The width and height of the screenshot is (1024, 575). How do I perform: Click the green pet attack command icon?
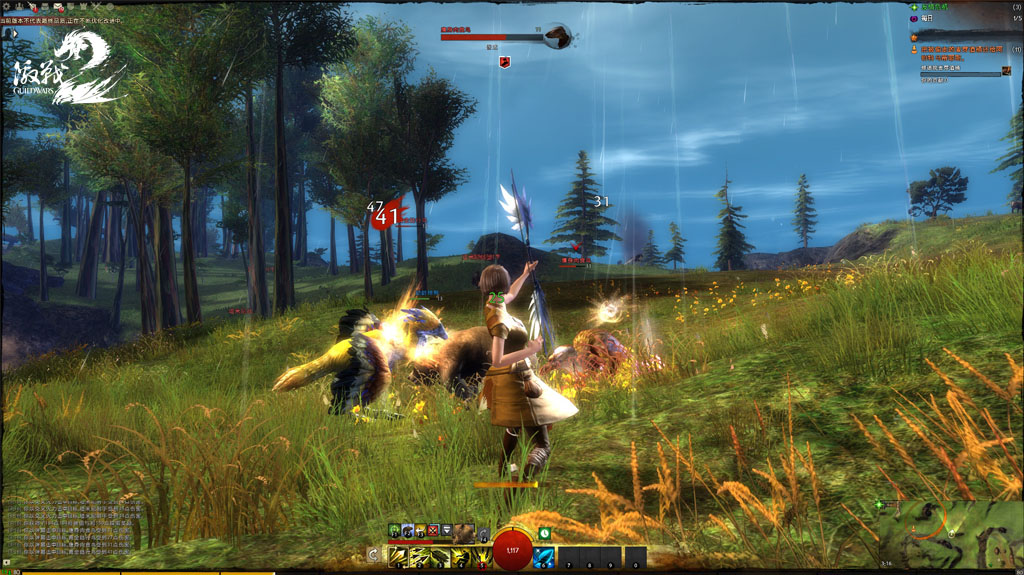click(x=395, y=530)
